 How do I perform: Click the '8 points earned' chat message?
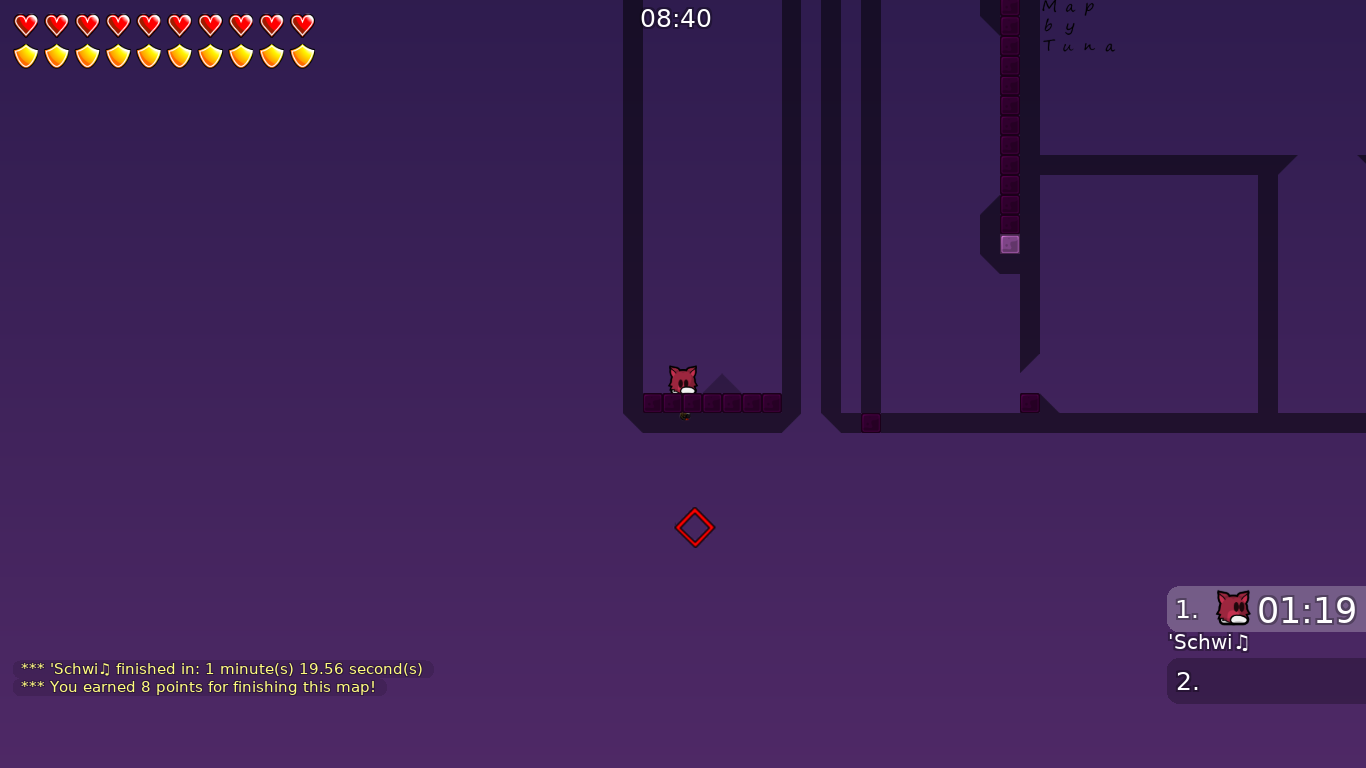(x=198, y=687)
